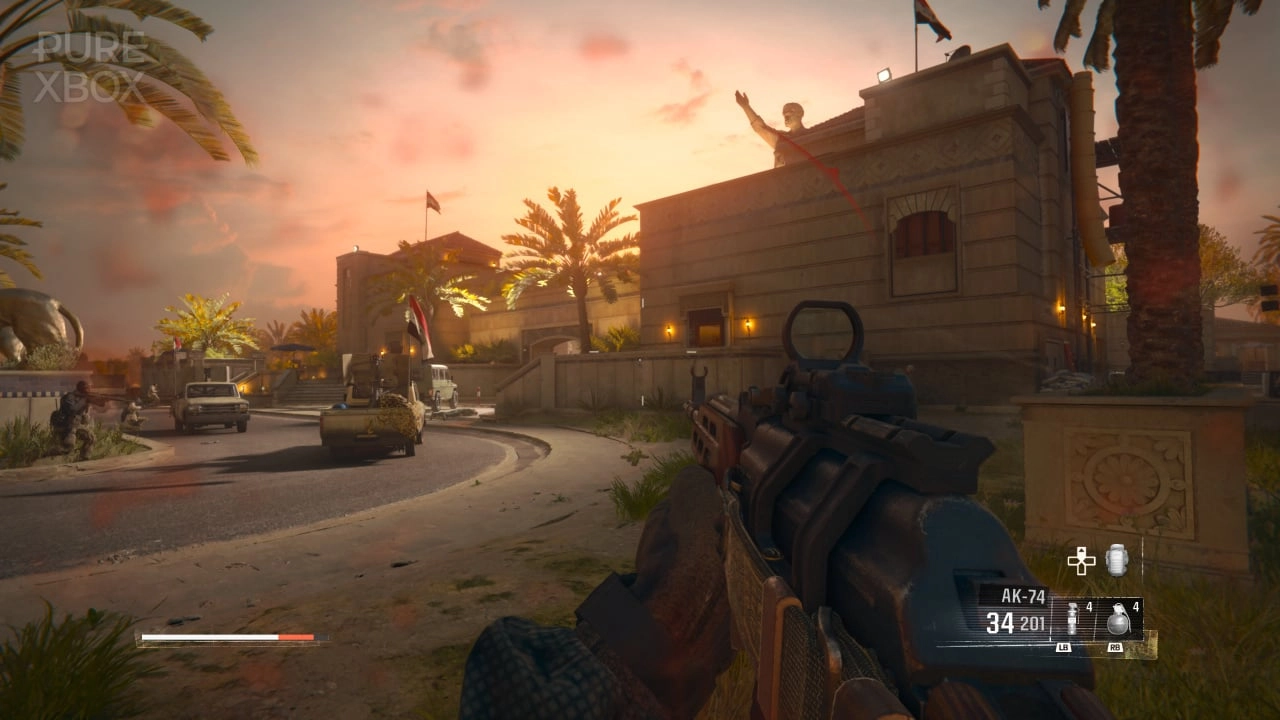
Task: Toggle the RB button prompt
Action: (1114, 646)
